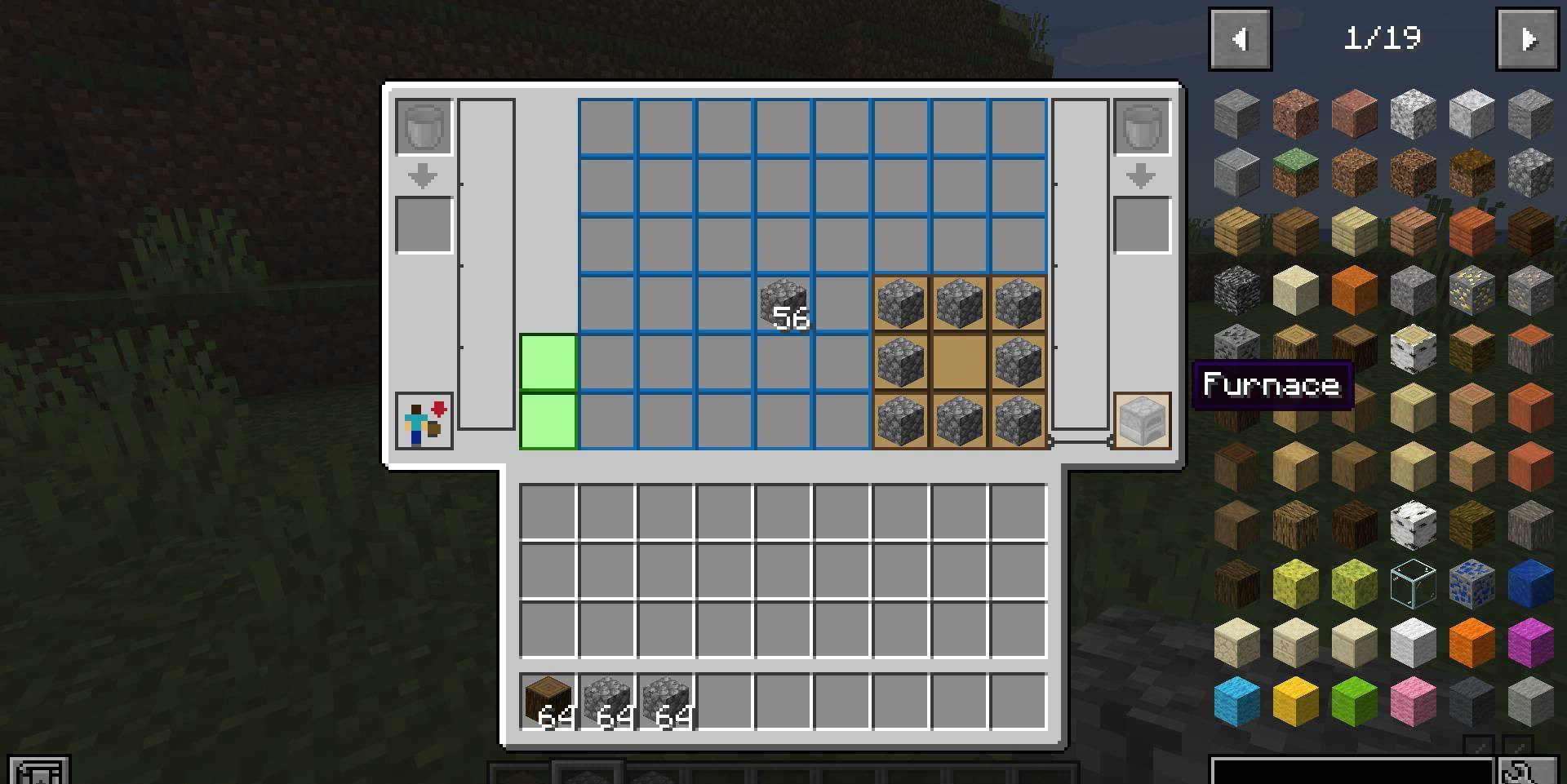Open the bookmark icon in the bottom-left corner
This screenshot has height=784, width=1567.
tap(38, 771)
